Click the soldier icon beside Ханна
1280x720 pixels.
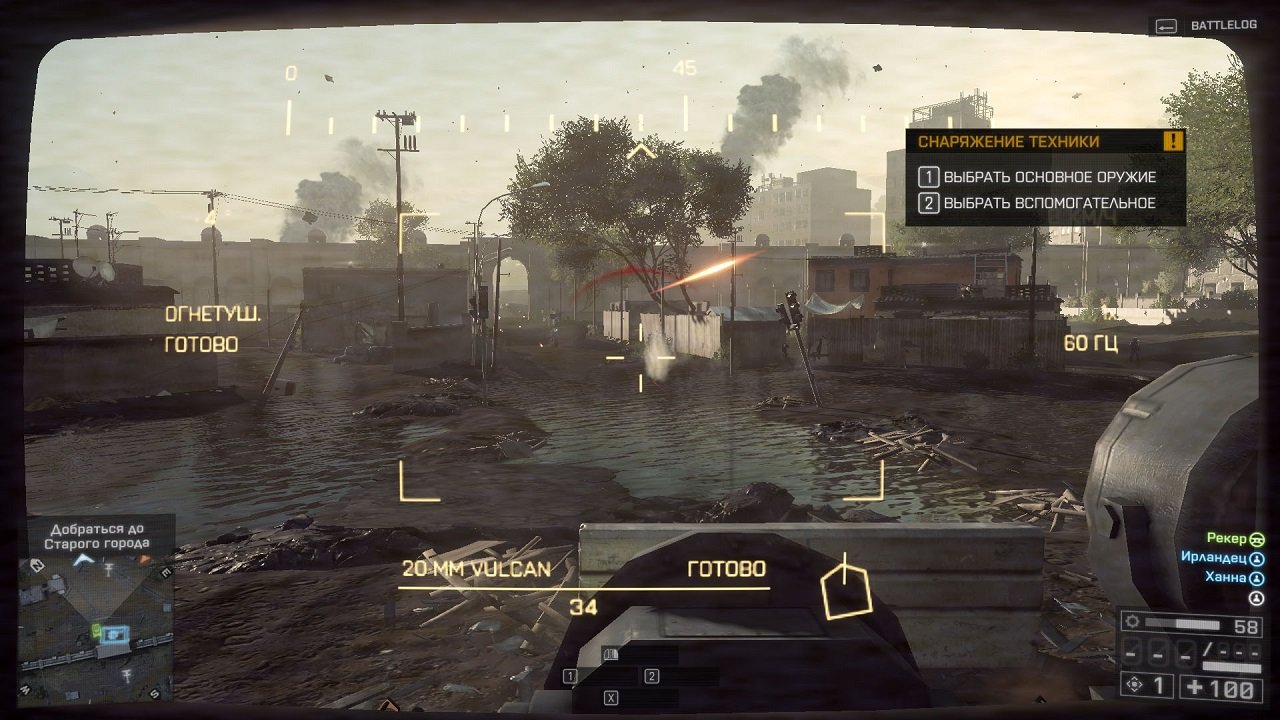1255,578
